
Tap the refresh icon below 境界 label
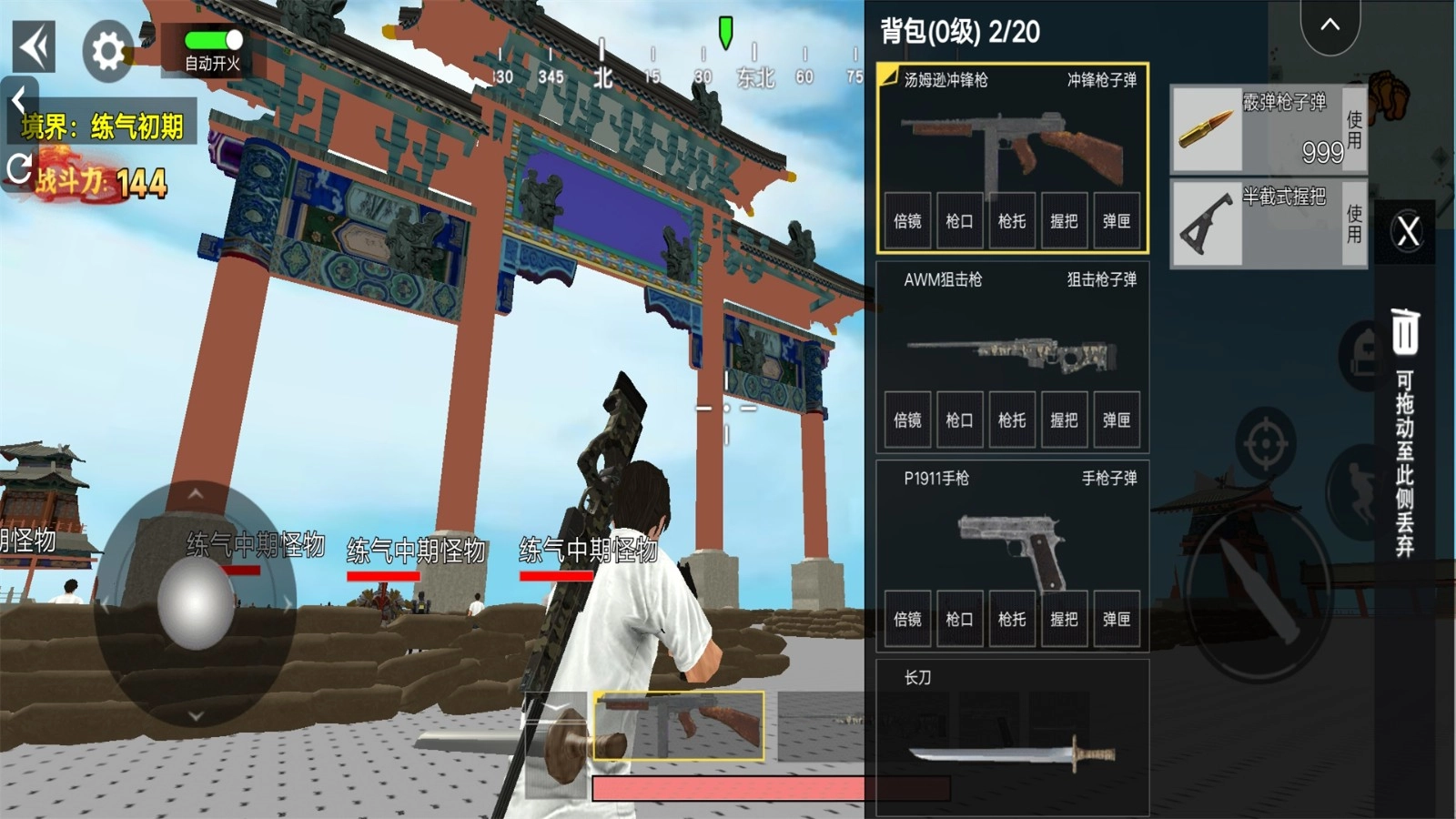pyautogui.click(x=20, y=167)
